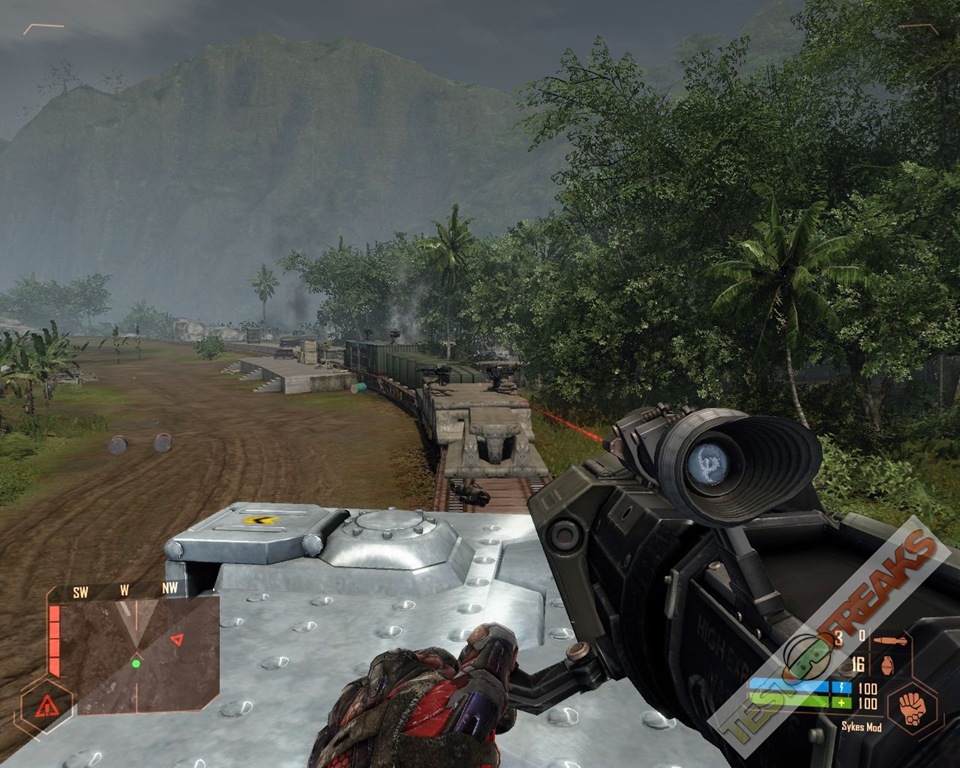The image size is (960, 768).
Task: Select the grenade icon
Action: coord(886,664)
